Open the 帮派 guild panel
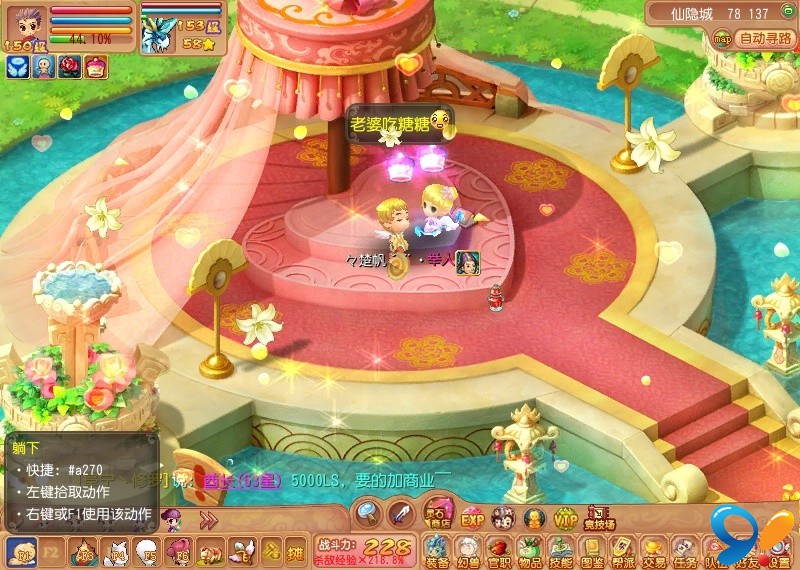The height and width of the screenshot is (570, 800). [623, 550]
